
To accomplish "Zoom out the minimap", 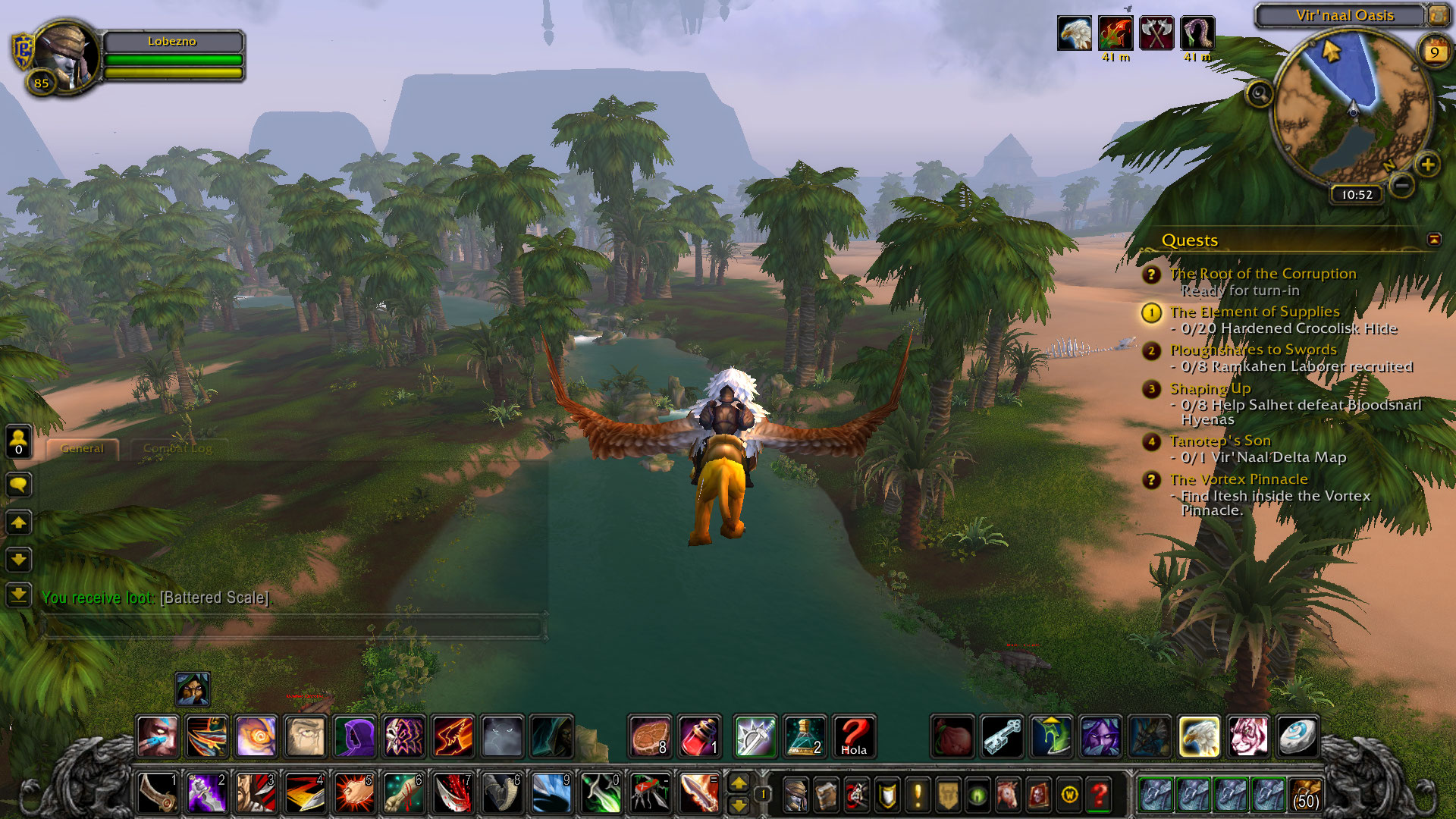I will point(1402,184).
